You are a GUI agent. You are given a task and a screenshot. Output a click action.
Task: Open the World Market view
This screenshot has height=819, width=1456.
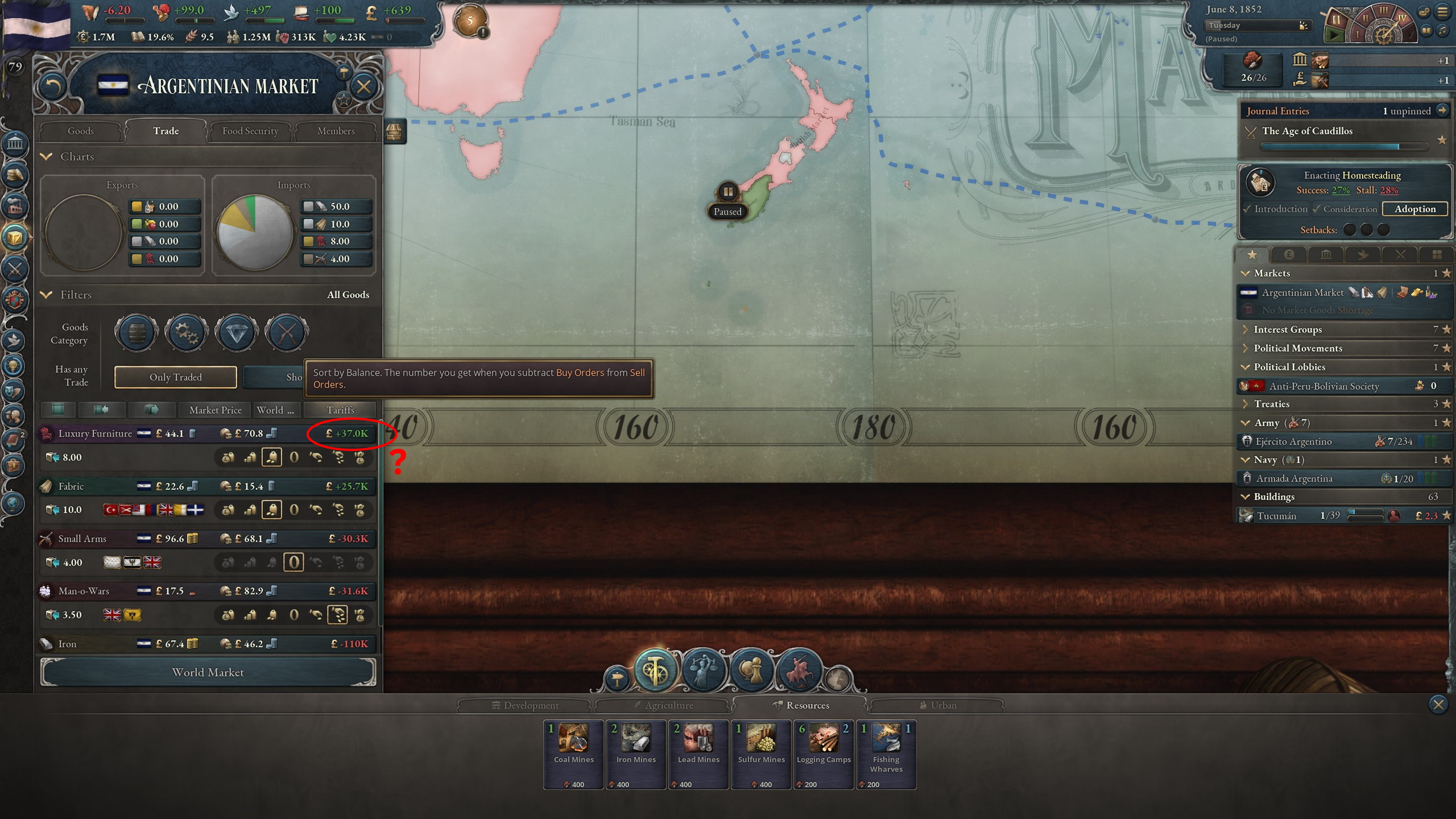click(x=208, y=672)
